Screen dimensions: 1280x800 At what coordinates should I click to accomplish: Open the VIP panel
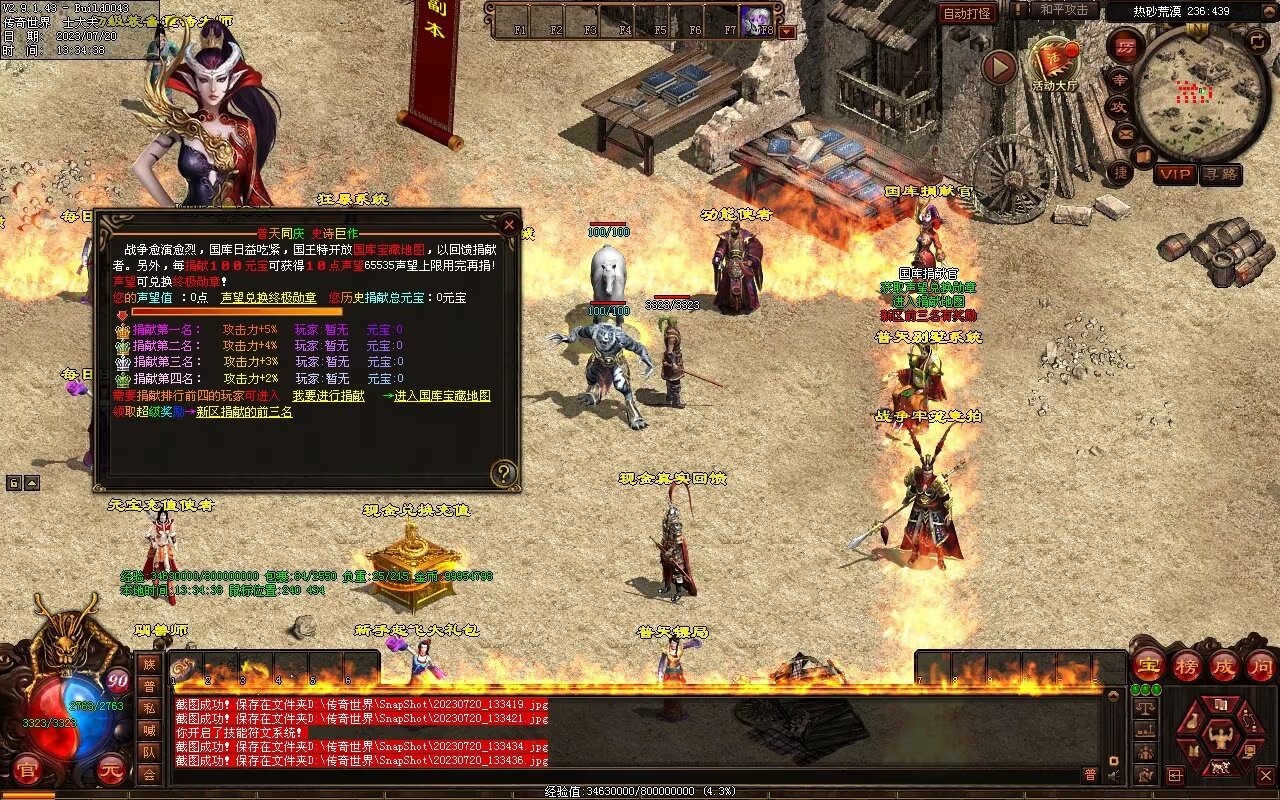[1175, 174]
